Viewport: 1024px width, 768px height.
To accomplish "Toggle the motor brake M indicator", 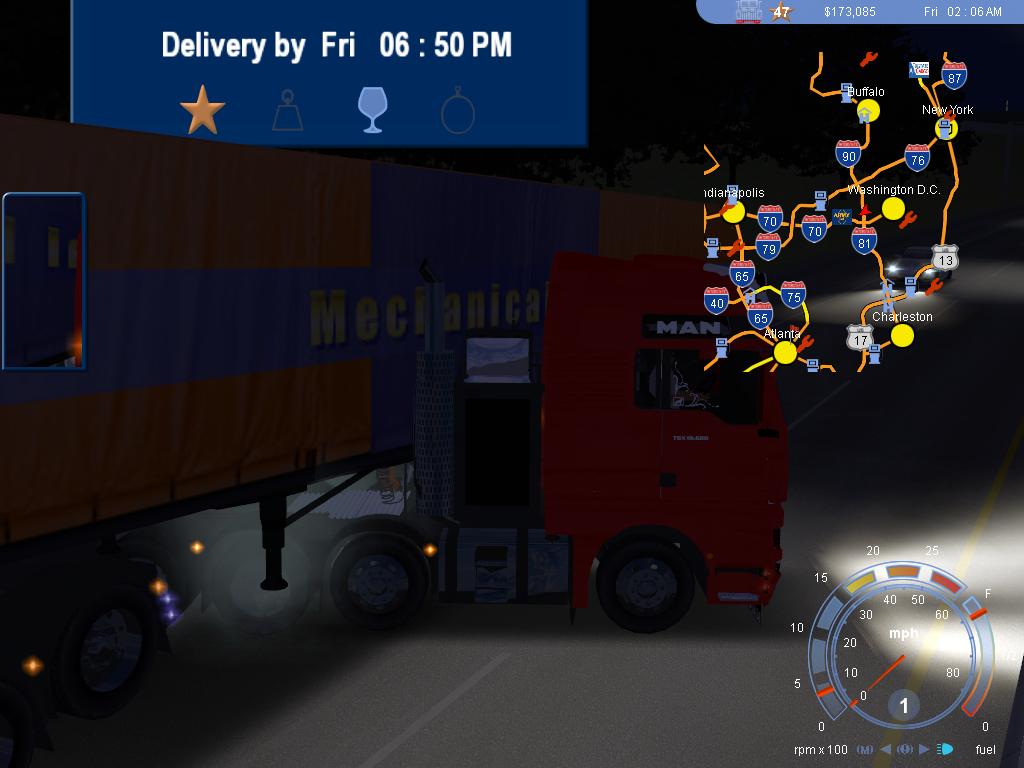I will (x=864, y=749).
